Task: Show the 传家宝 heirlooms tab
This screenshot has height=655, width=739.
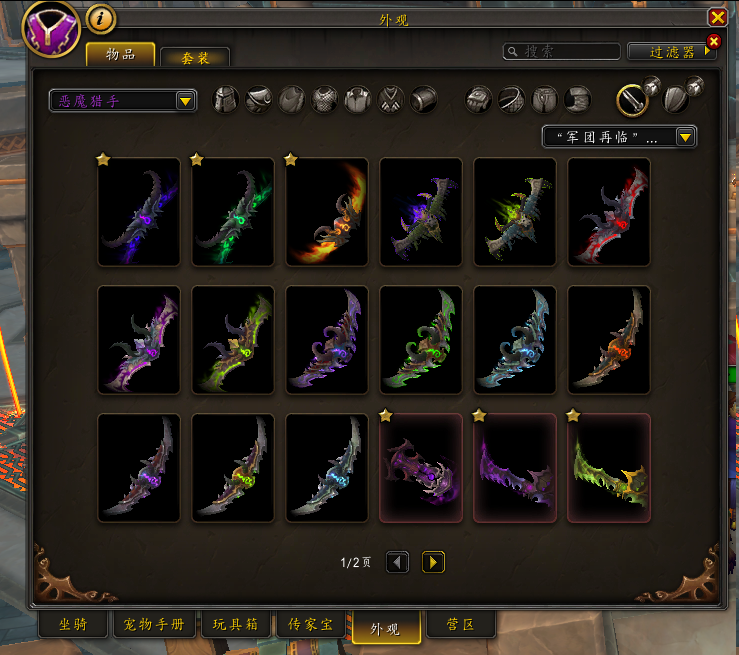Action: [x=310, y=625]
